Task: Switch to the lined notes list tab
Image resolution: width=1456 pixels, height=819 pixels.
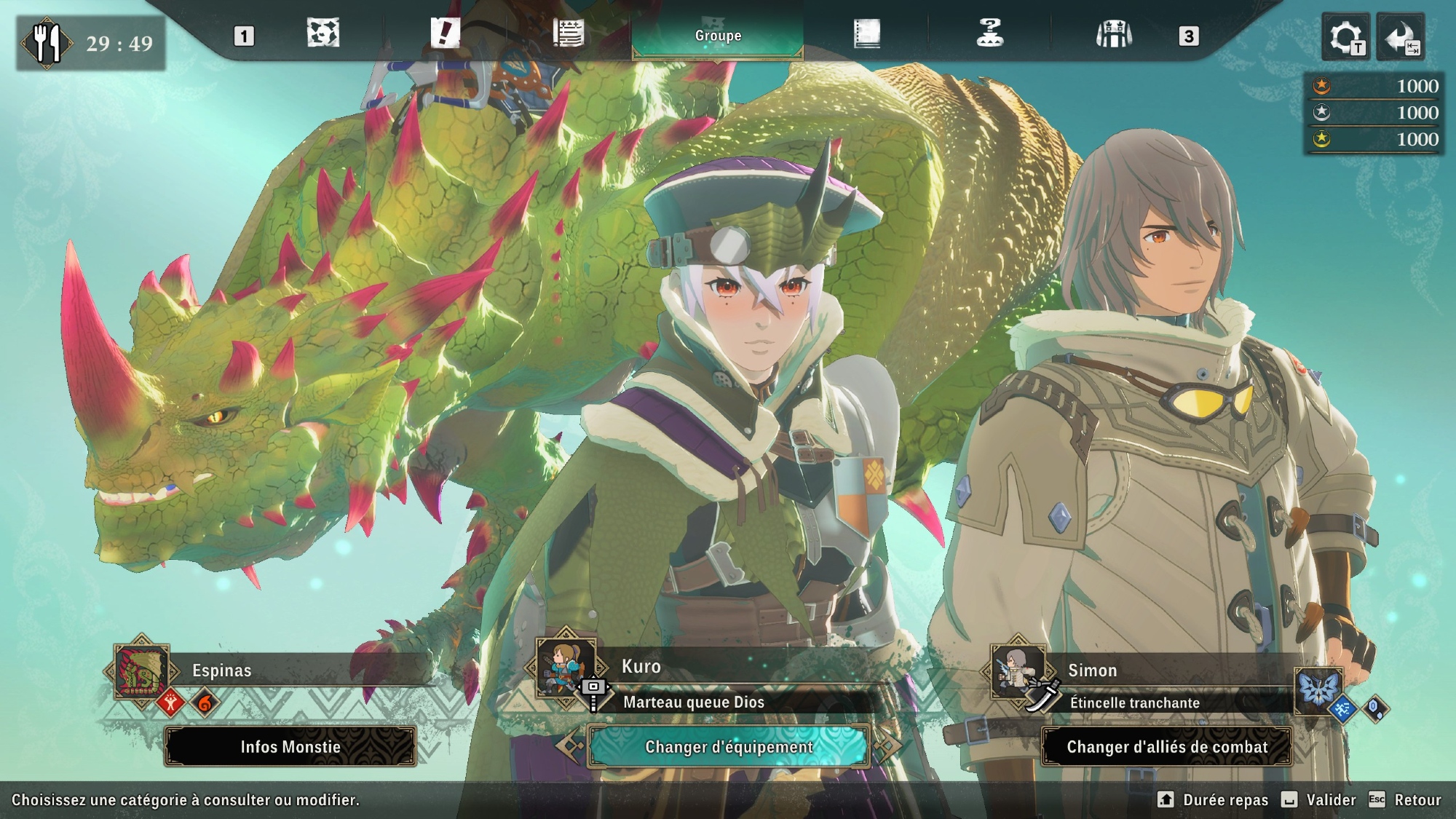Action: (568, 33)
